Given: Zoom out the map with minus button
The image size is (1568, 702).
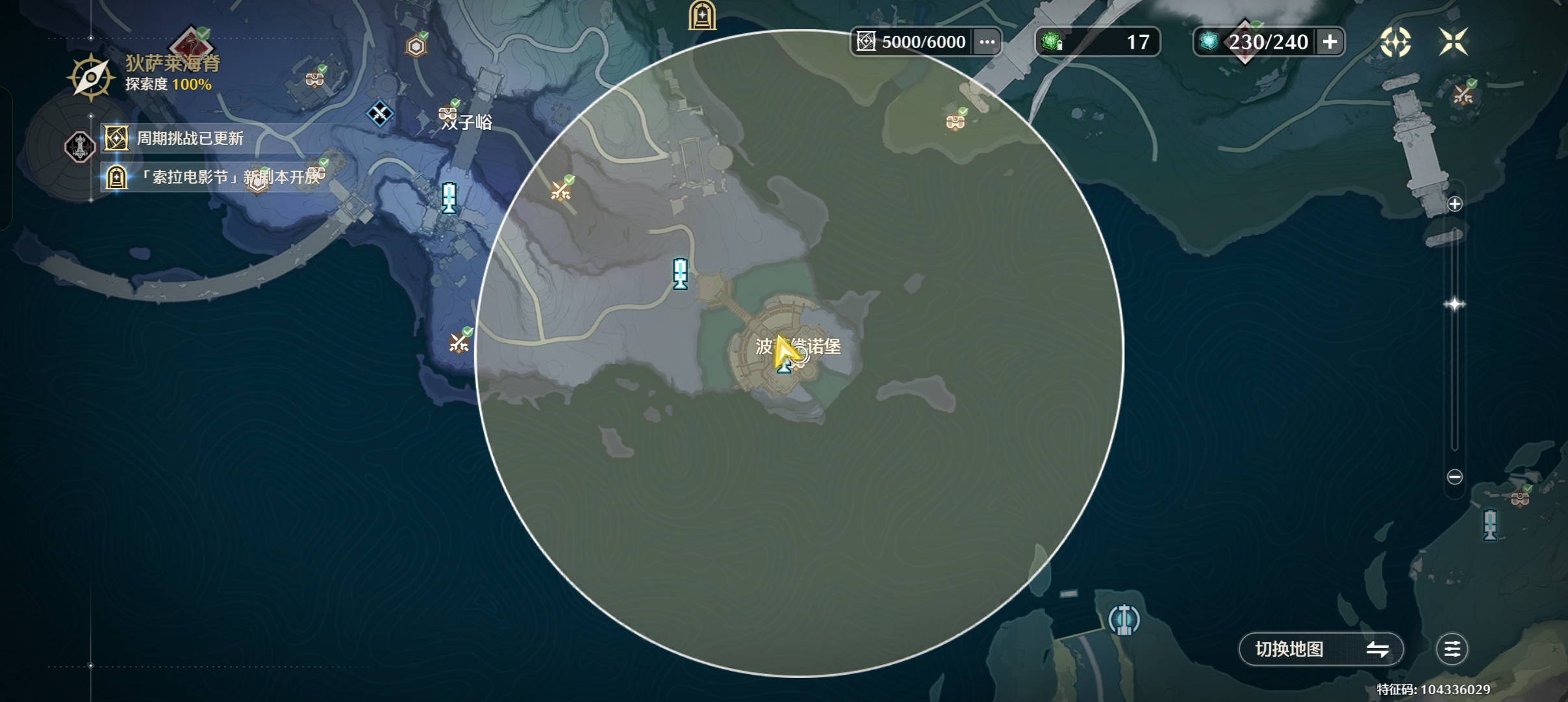Looking at the screenshot, I should pos(1455,477).
